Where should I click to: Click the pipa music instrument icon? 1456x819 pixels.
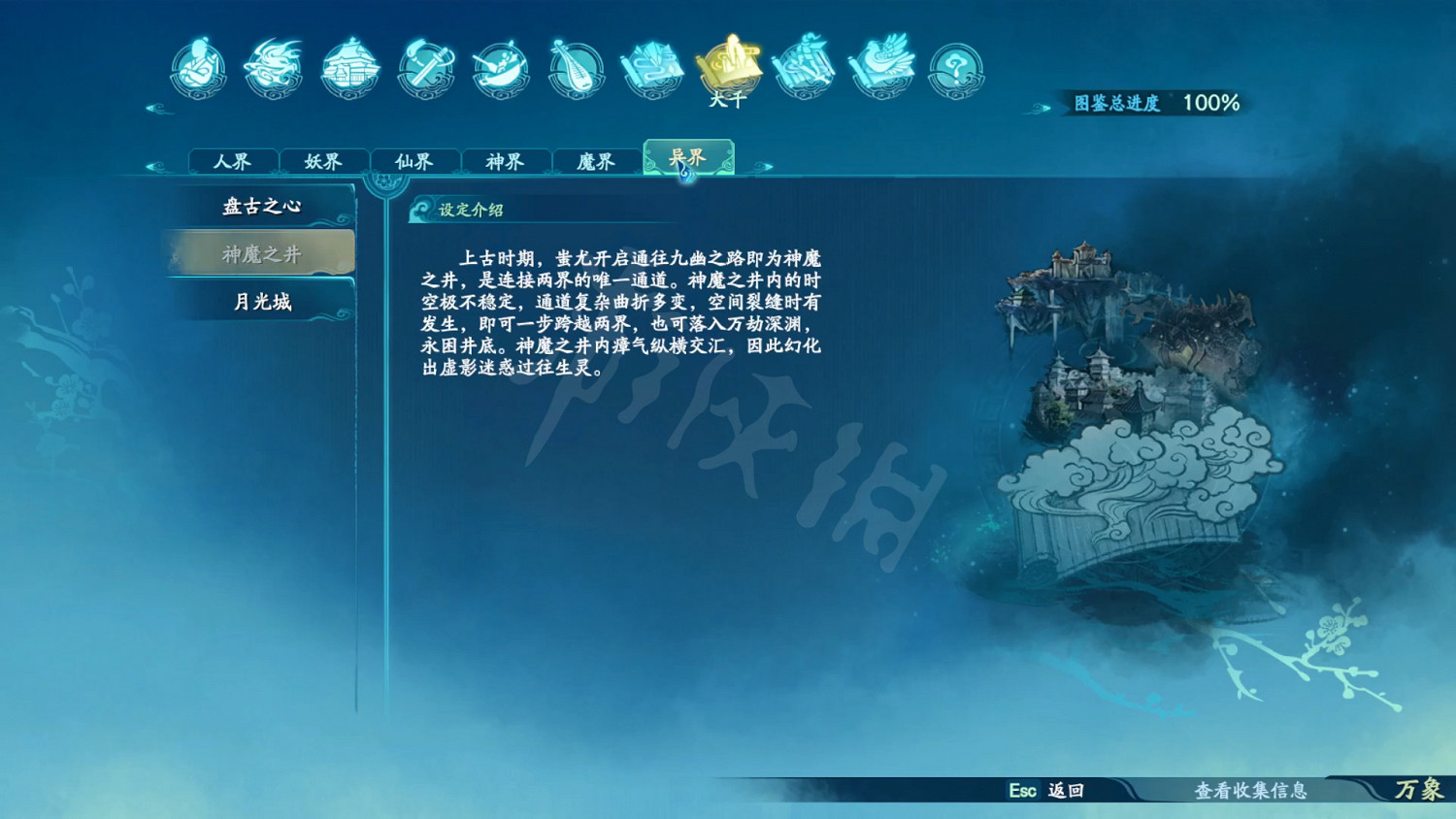click(x=577, y=66)
